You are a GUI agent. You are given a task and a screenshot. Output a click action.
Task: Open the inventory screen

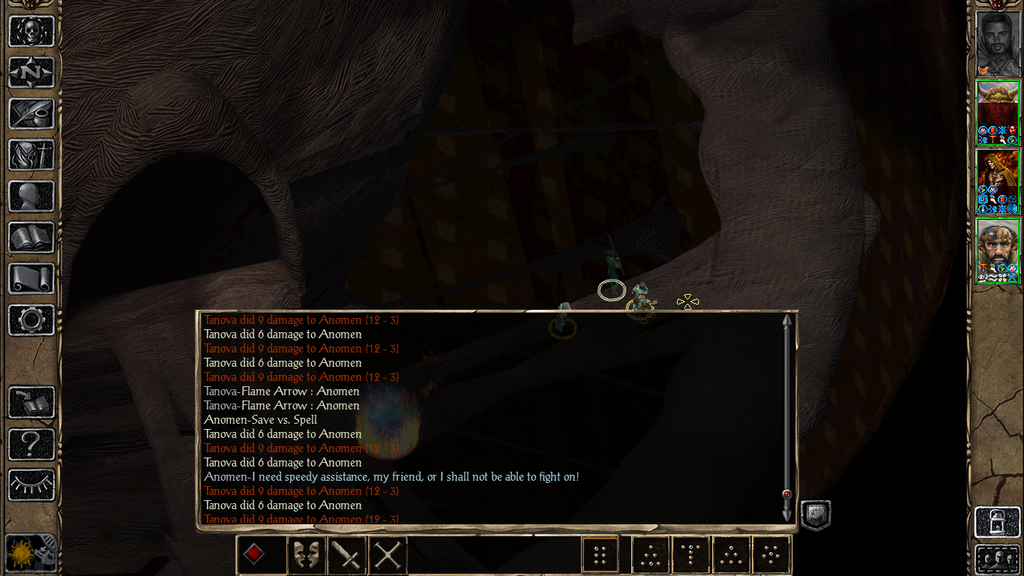pyautogui.click(x=31, y=155)
